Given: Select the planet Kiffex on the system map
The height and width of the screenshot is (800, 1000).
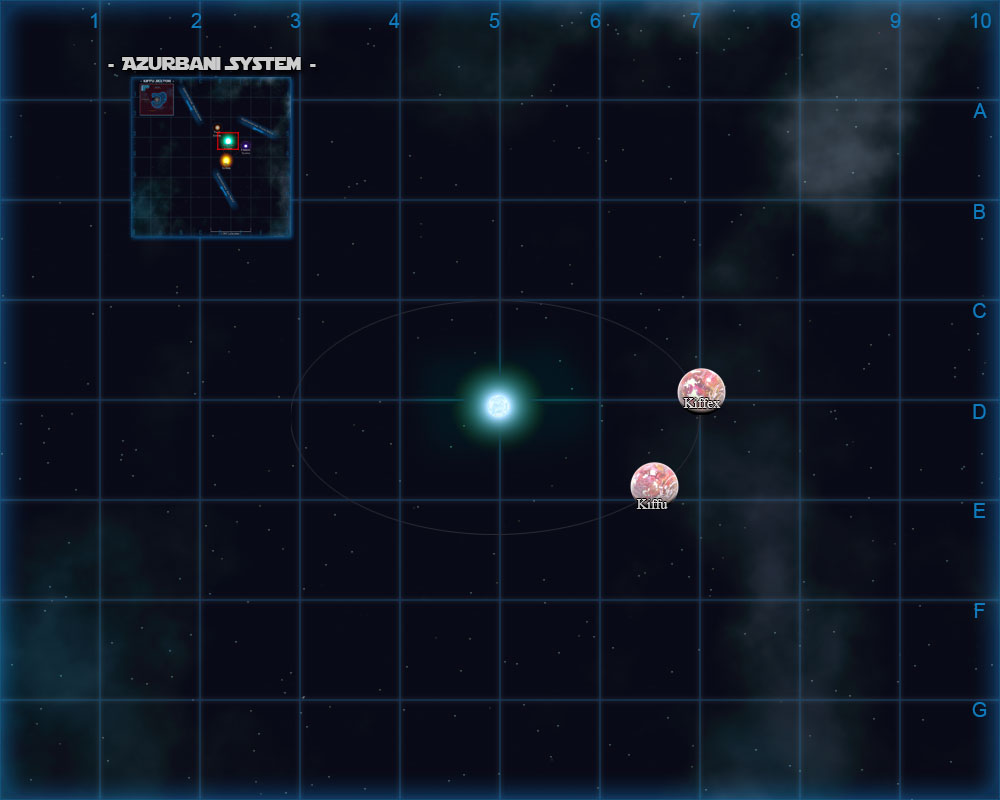Looking at the screenshot, I should coord(701,389).
